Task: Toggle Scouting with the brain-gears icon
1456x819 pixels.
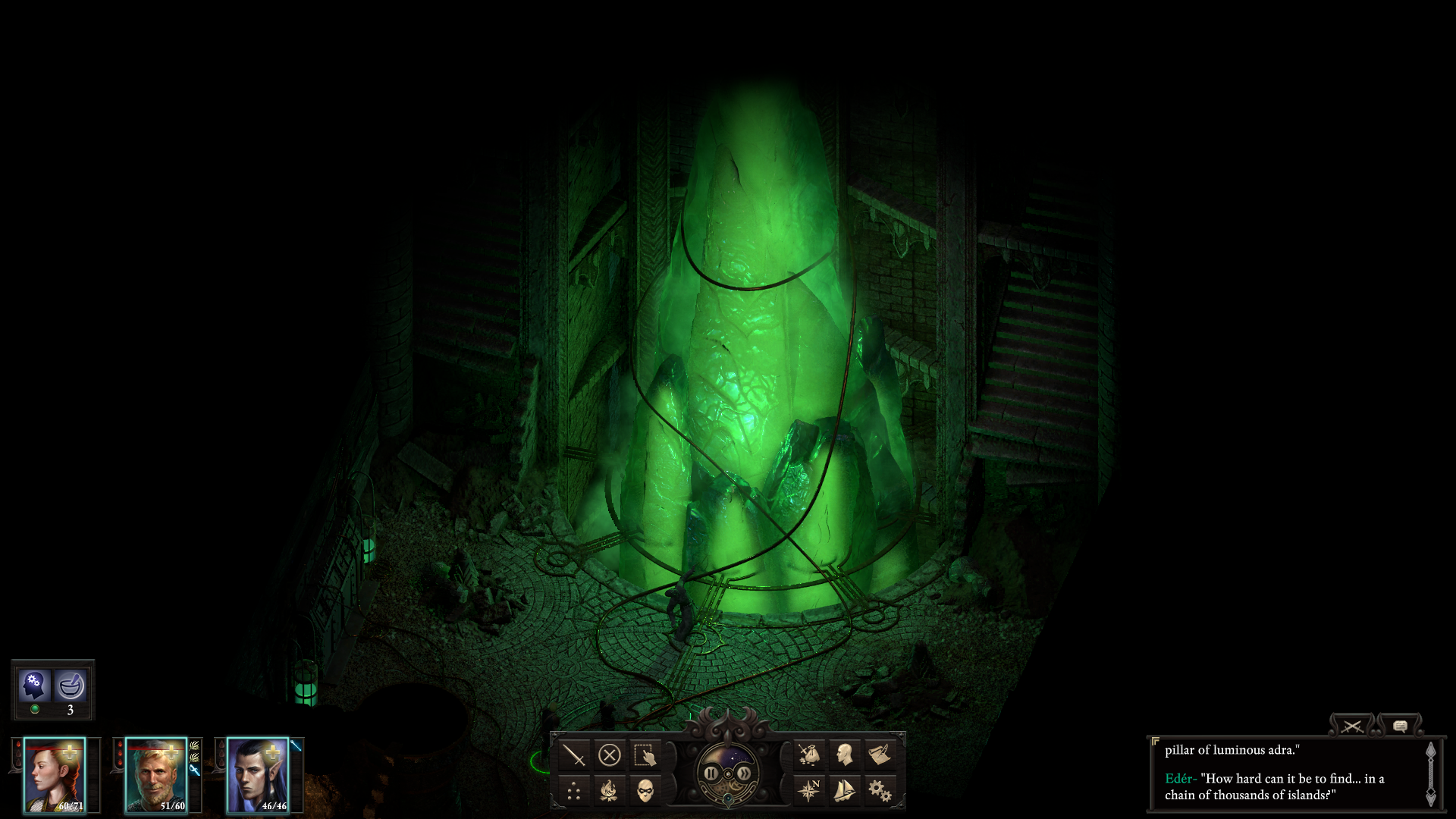Action: tap(33, 686)
